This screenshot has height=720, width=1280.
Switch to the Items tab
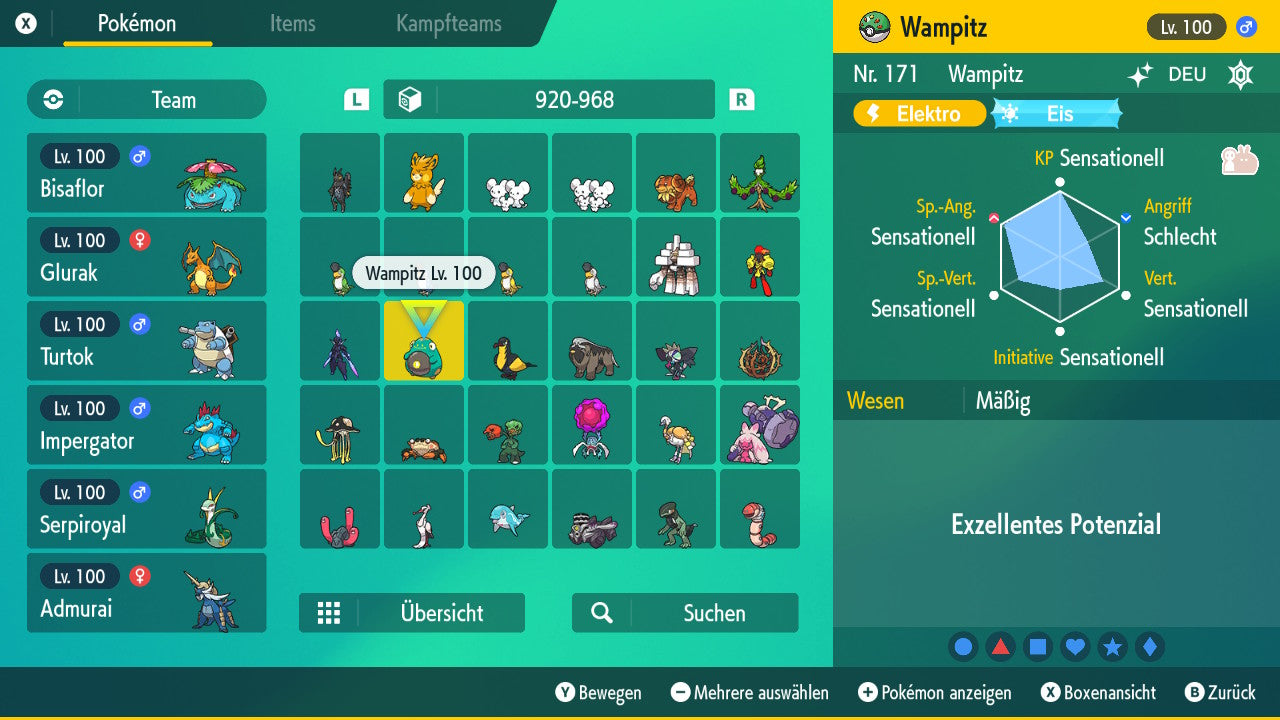coord(293,24)
